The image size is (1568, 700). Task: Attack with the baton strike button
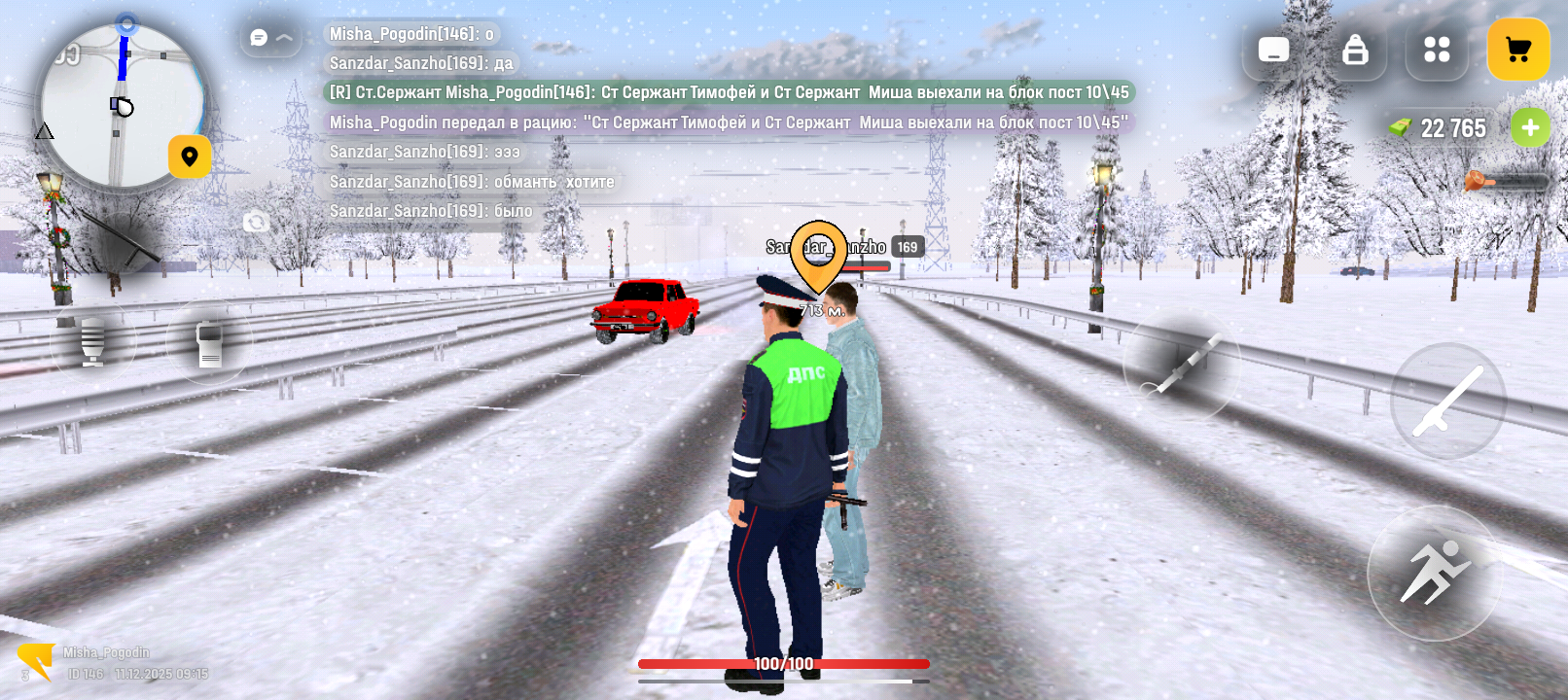point(1447,401)
